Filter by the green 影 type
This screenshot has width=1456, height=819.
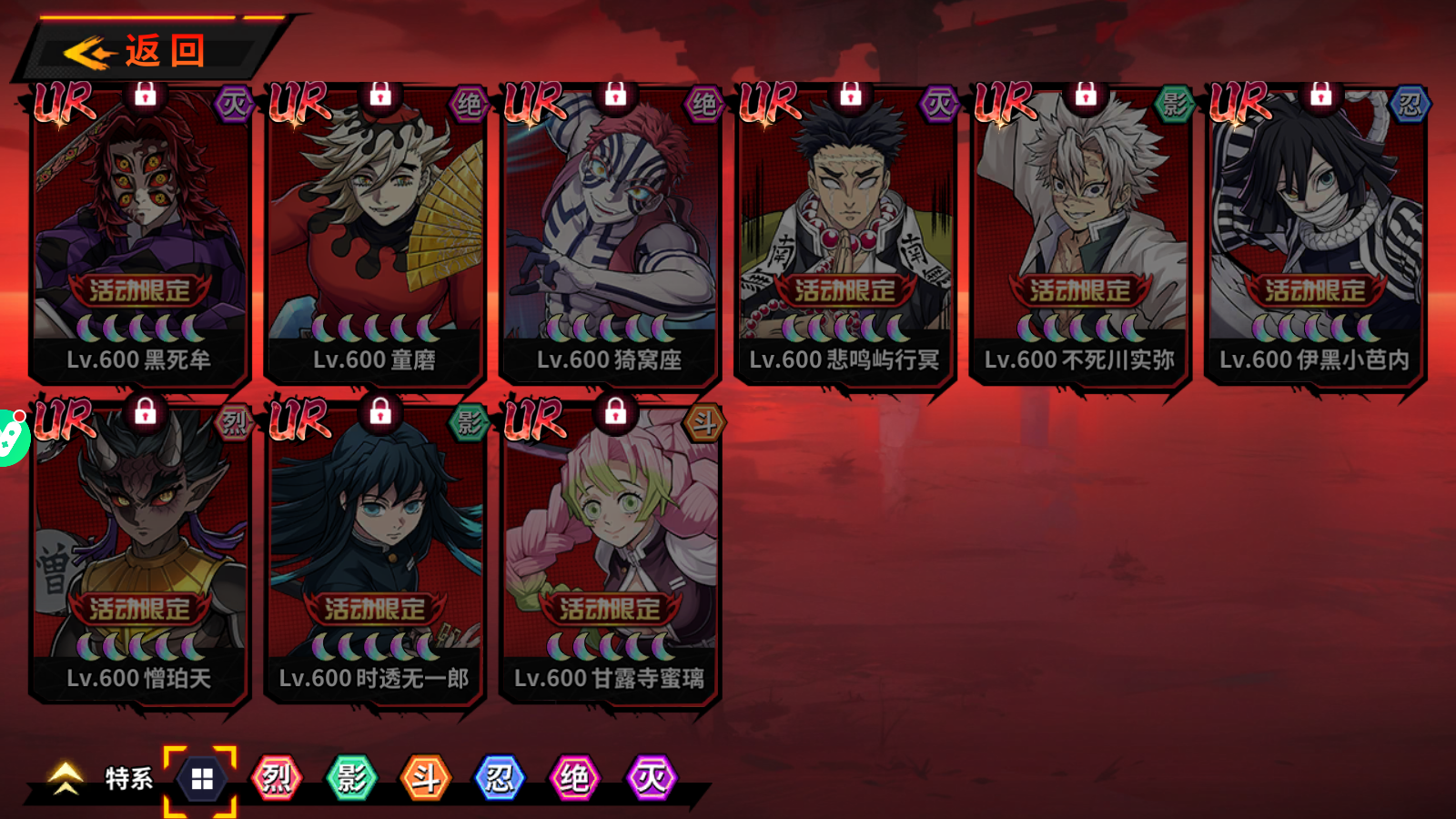click(351, 779)
